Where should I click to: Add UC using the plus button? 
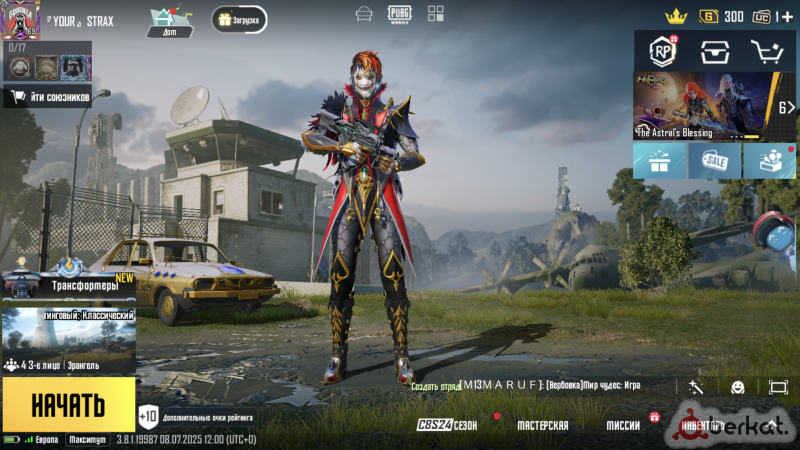(x=787, y=16)
